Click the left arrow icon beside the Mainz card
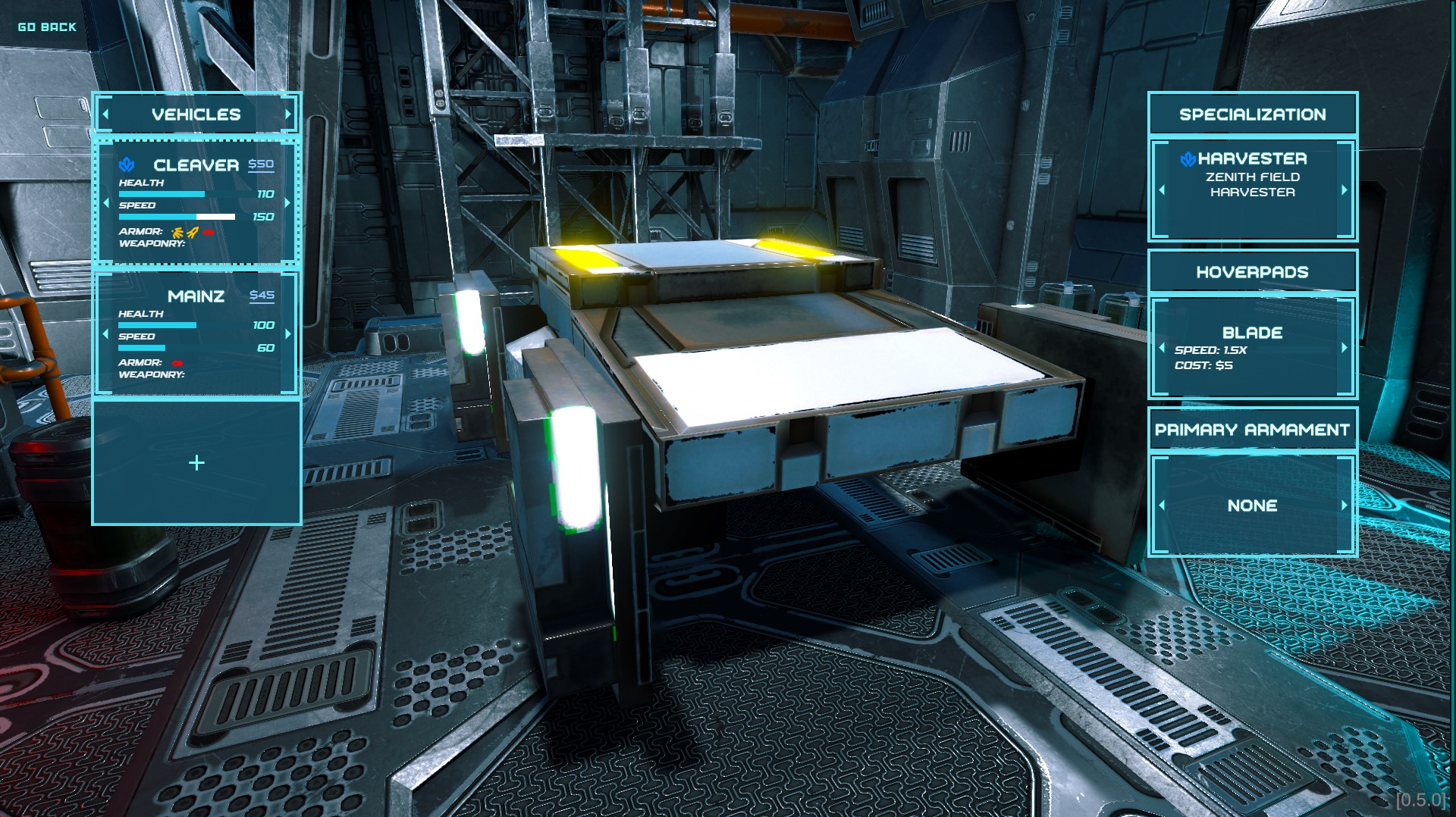 pos(106,333)
